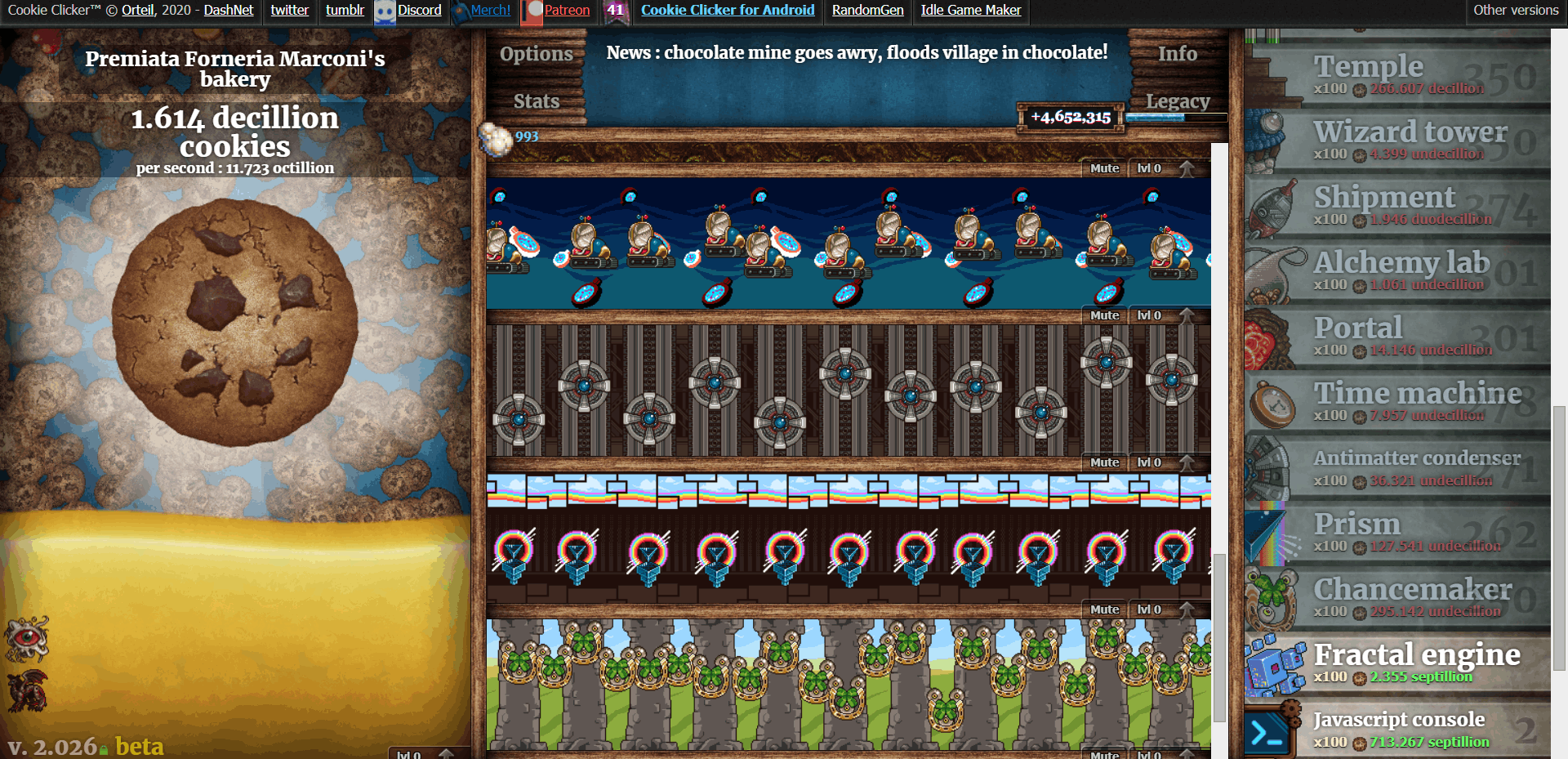Viewport: 1568px width, 759px height.
Task: Open the Stats menu
Action: (x=536, y=101)
